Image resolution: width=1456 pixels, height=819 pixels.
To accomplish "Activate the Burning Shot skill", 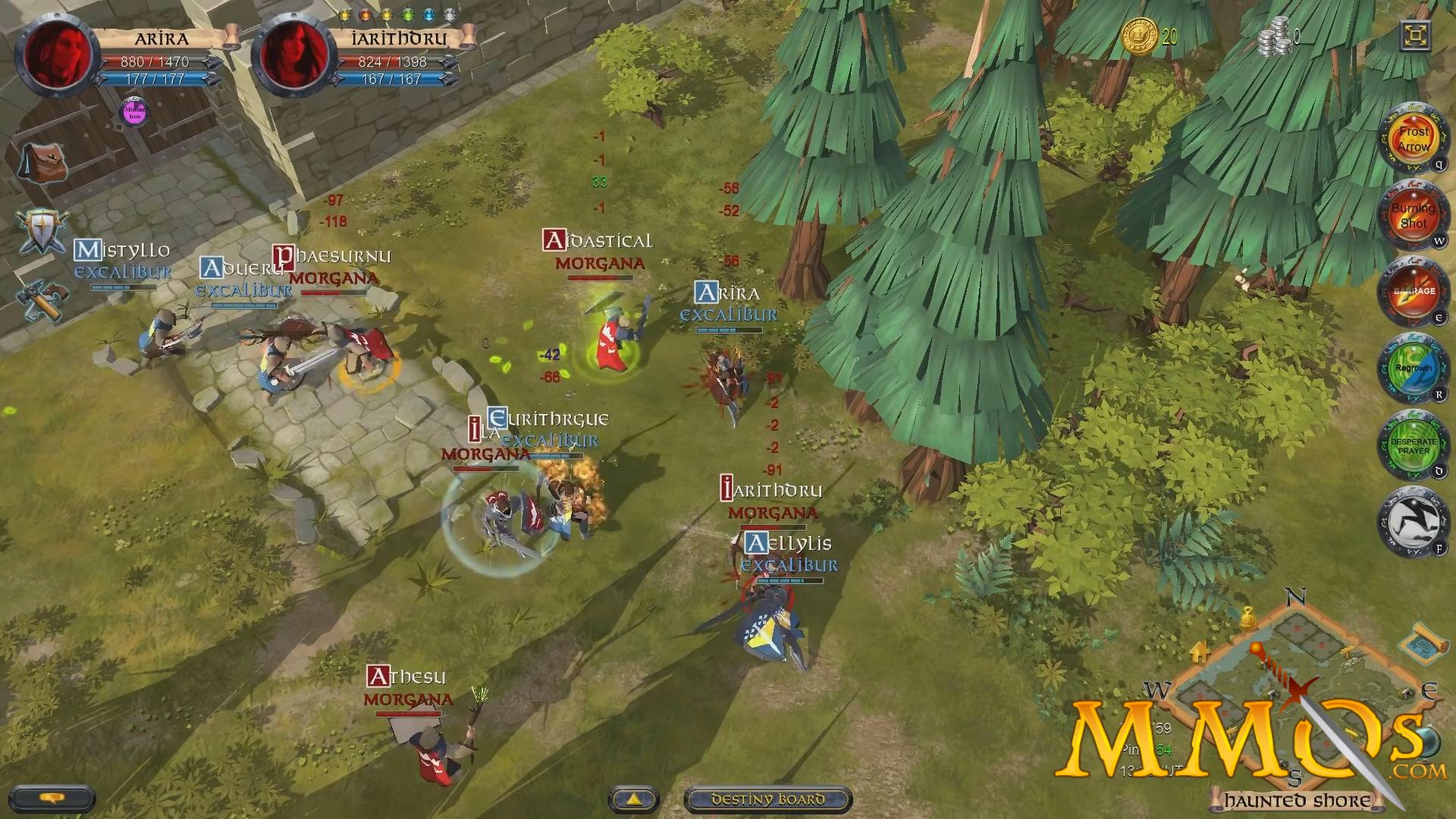I will coord(1414,216).
